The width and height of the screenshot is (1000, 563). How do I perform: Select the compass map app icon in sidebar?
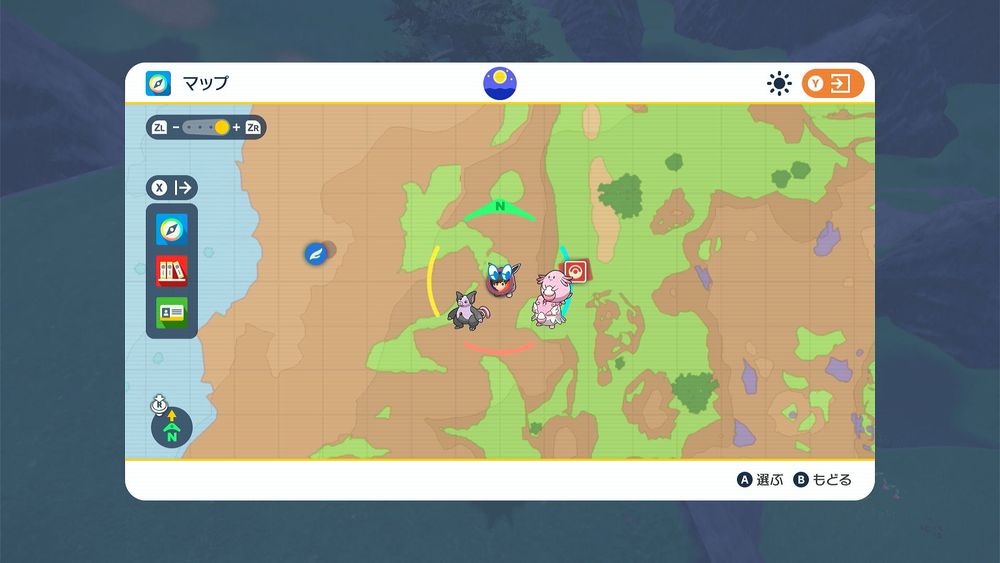[x=171, y=231]
